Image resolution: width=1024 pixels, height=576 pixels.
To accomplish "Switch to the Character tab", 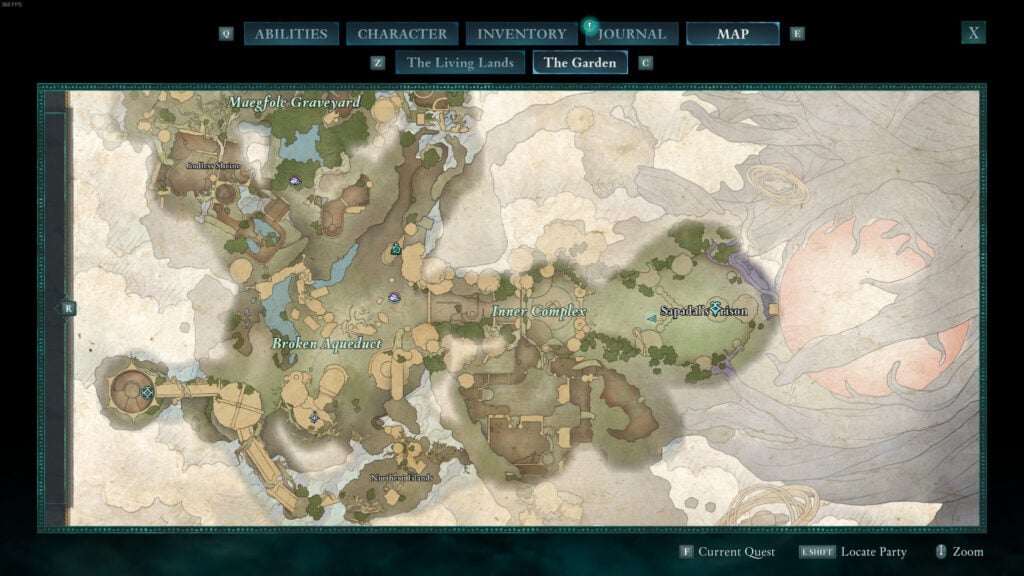I will [402, 34].
